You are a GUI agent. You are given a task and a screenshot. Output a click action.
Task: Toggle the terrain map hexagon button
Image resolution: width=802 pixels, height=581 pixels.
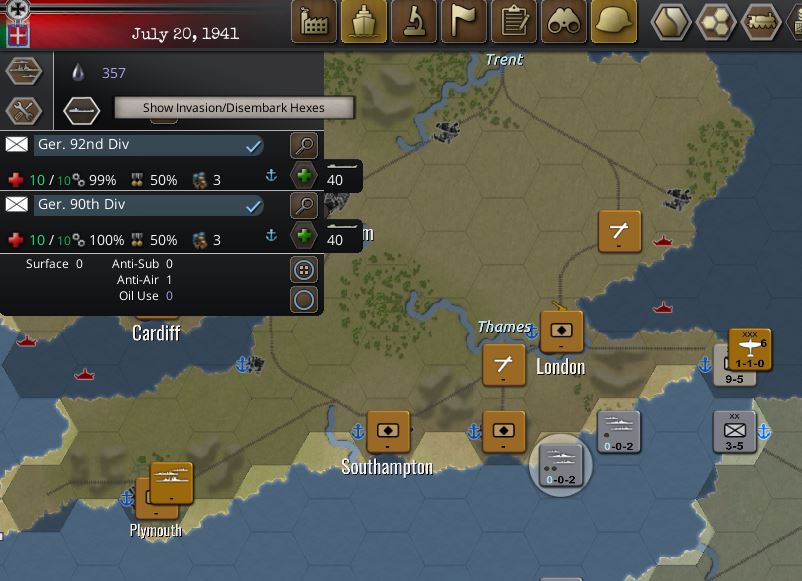[x=671, y=21]
